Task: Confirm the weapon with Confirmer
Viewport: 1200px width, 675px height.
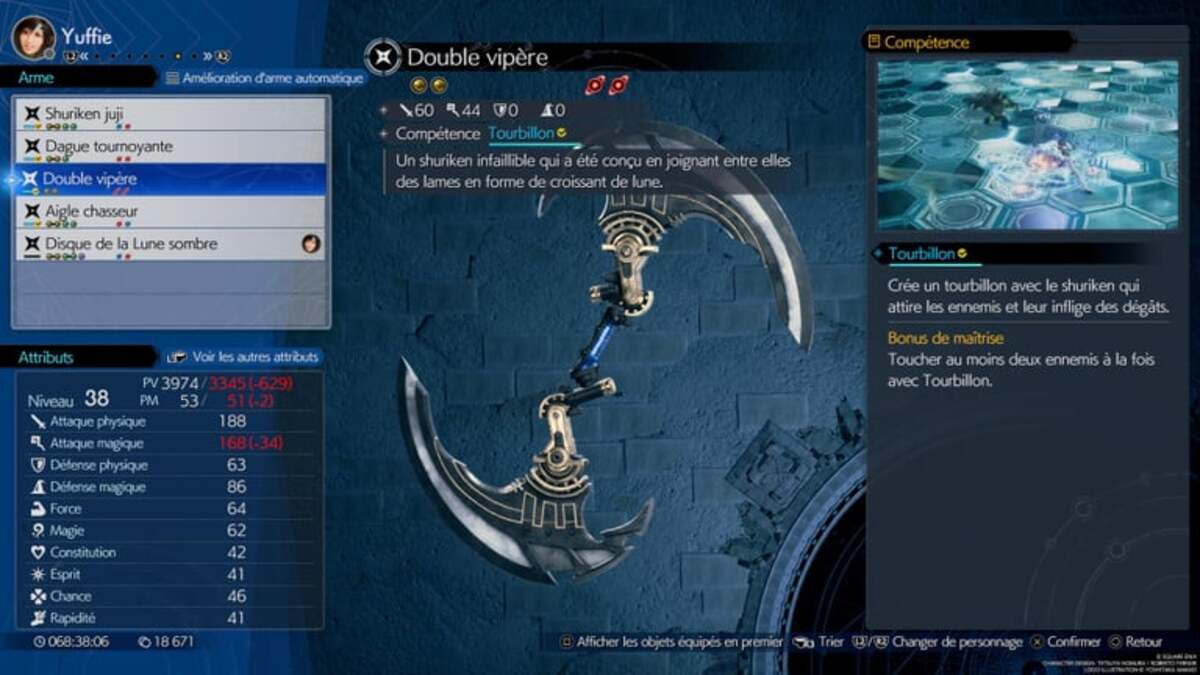Action: tap(1066, 642)
